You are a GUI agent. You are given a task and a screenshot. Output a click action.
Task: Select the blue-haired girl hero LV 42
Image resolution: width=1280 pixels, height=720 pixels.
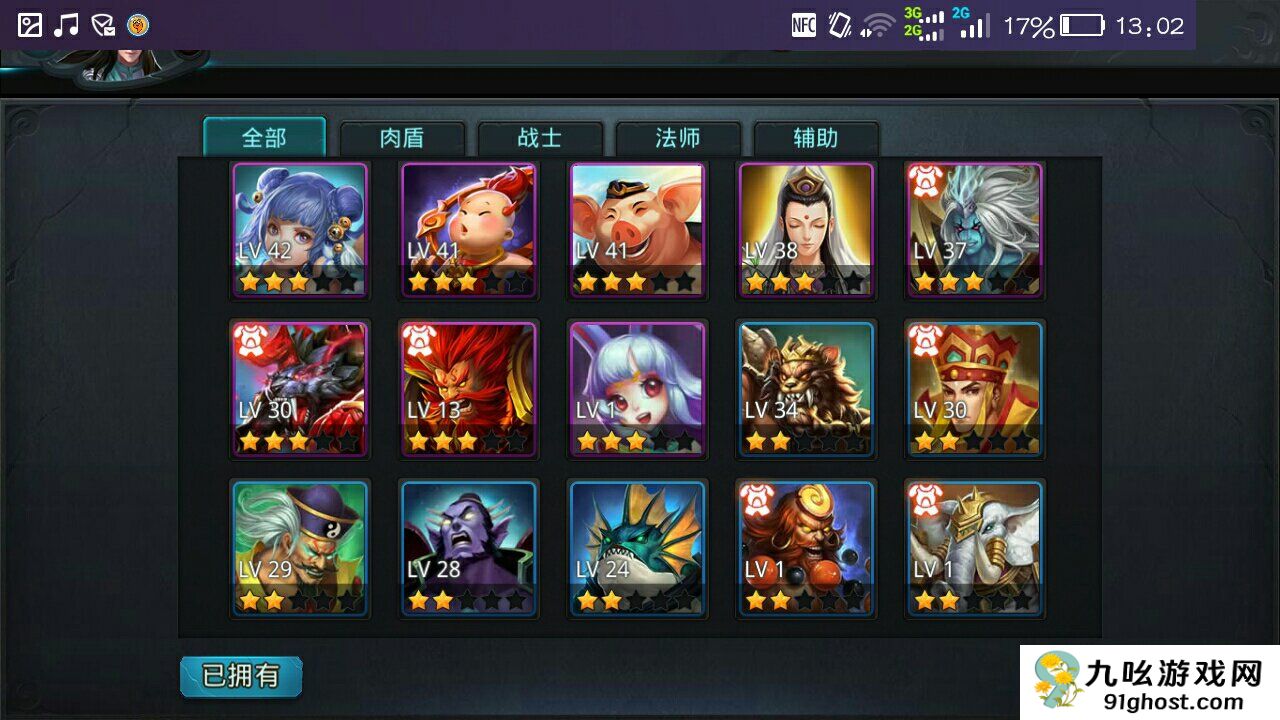click(300, 230)
